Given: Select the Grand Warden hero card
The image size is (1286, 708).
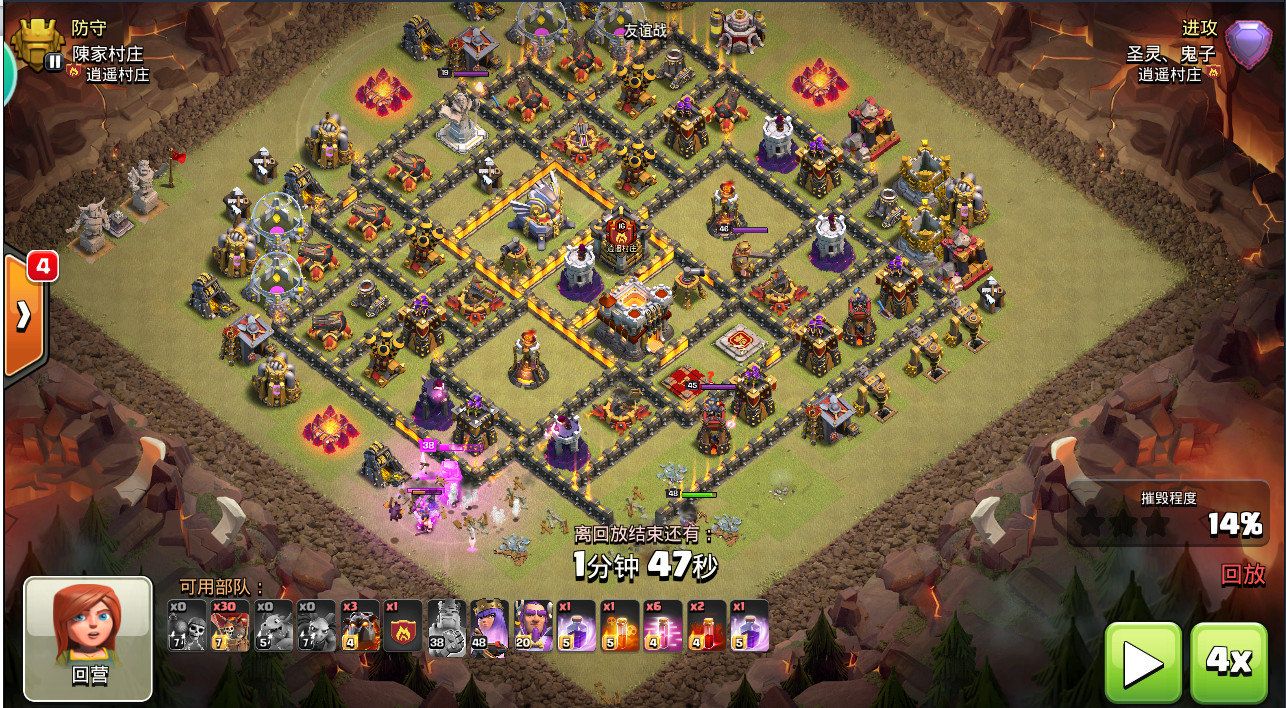Looking at the screenshot, I should click(x=533, y=626).
